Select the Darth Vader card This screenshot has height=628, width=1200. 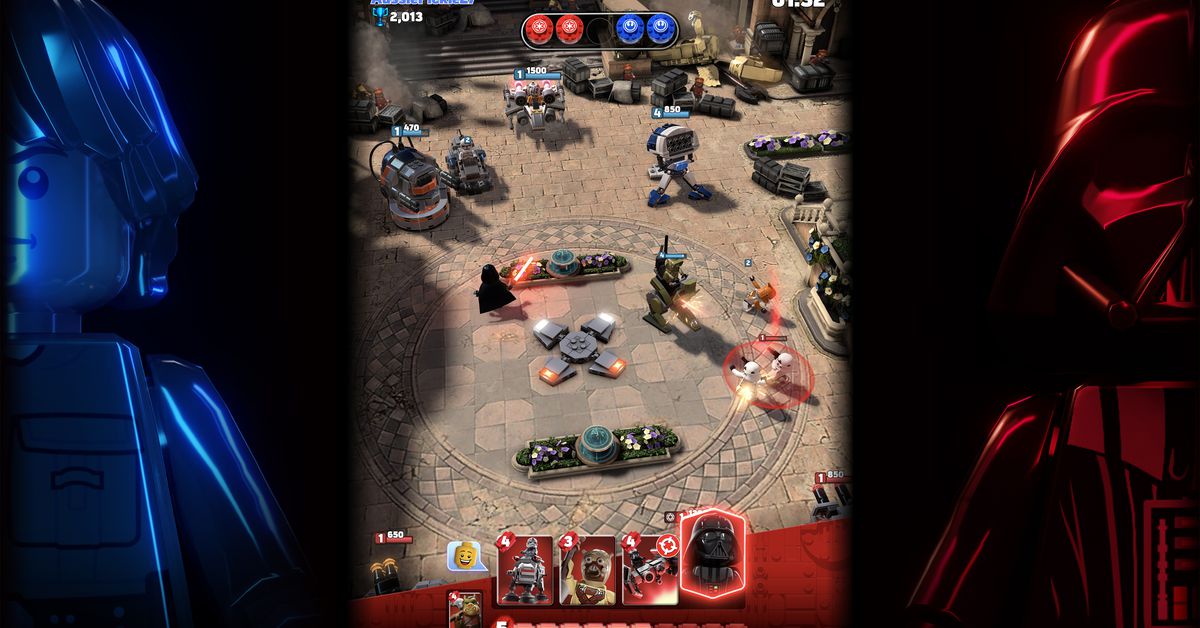(x=711, y=552)
